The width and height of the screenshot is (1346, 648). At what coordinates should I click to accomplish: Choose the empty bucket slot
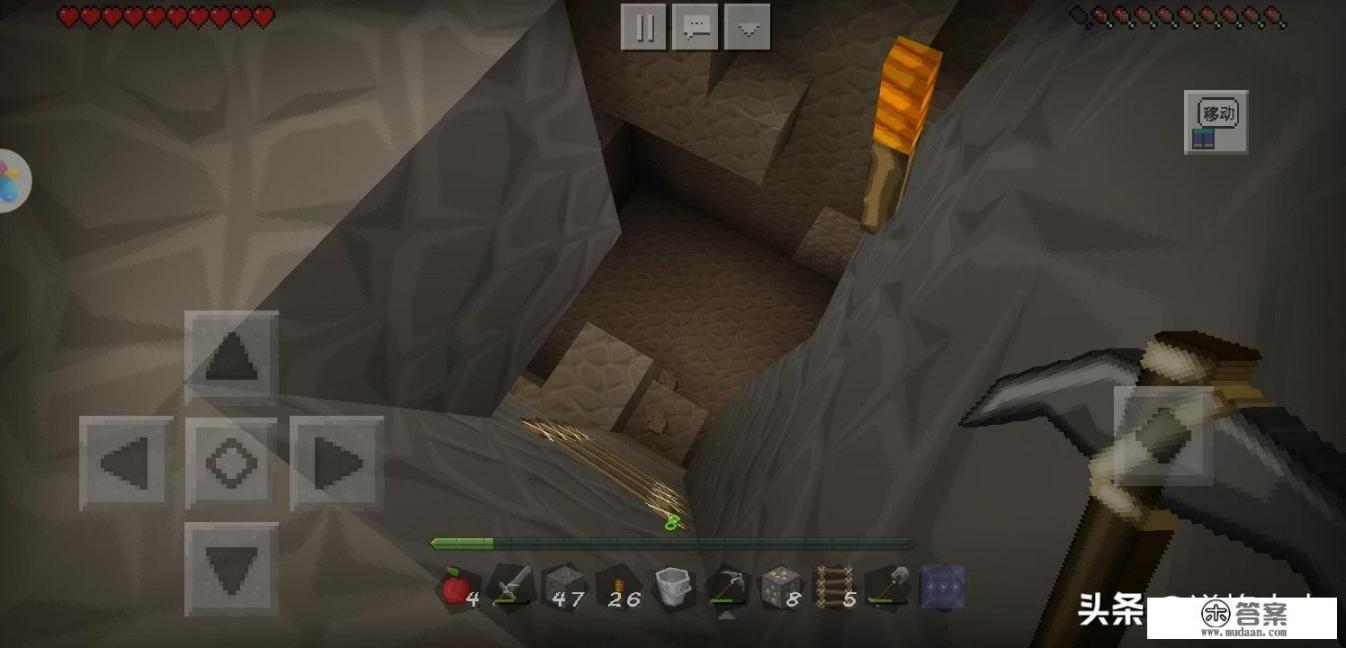pyautogui.click(x=671, y=587)
